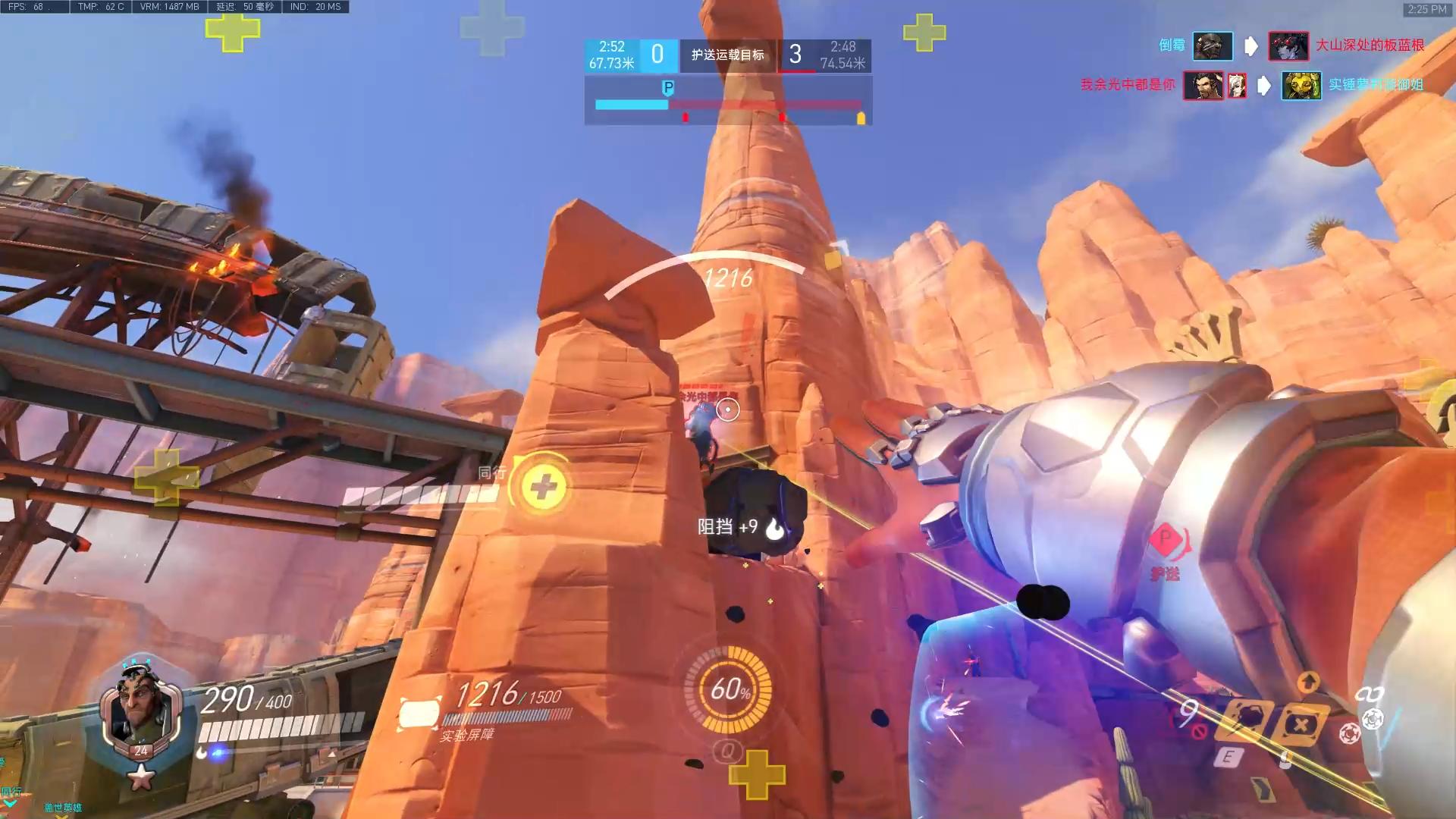Click the red escort payload waypoint marker

click(x=1165, y=540)
